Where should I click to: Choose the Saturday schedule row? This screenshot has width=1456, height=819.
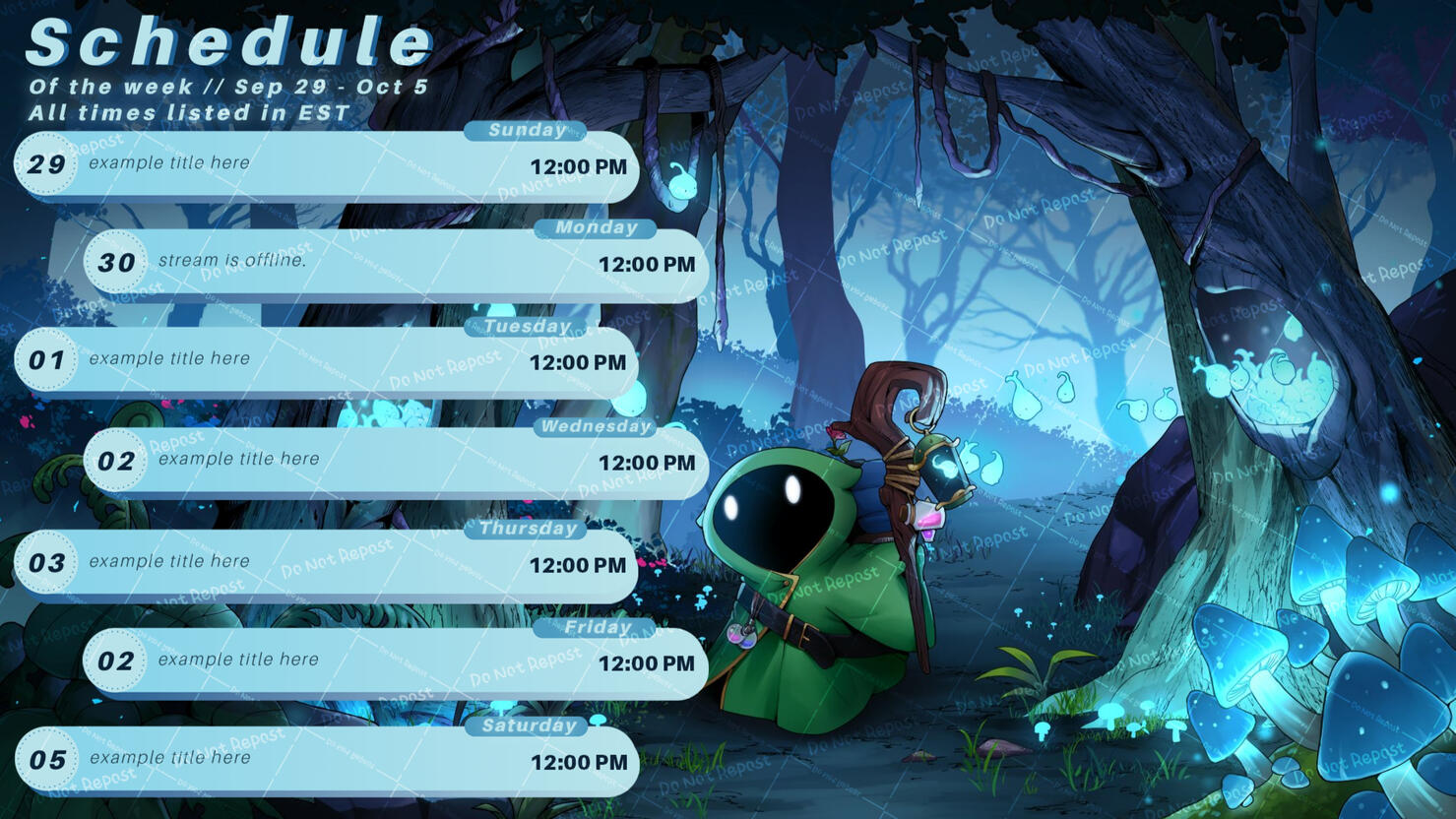click(325, 760)
